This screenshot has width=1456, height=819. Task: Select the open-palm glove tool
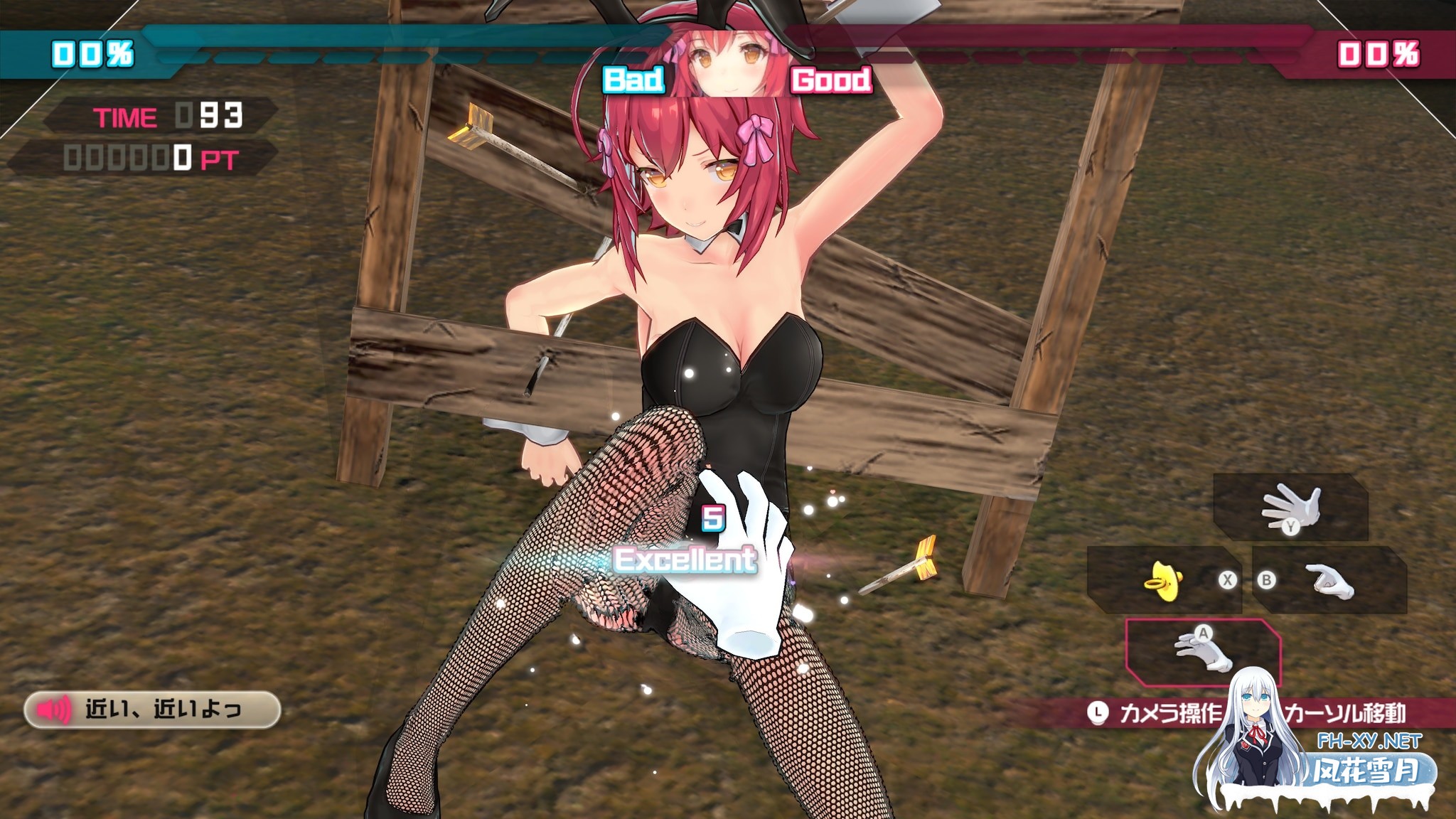point(1290,508)
